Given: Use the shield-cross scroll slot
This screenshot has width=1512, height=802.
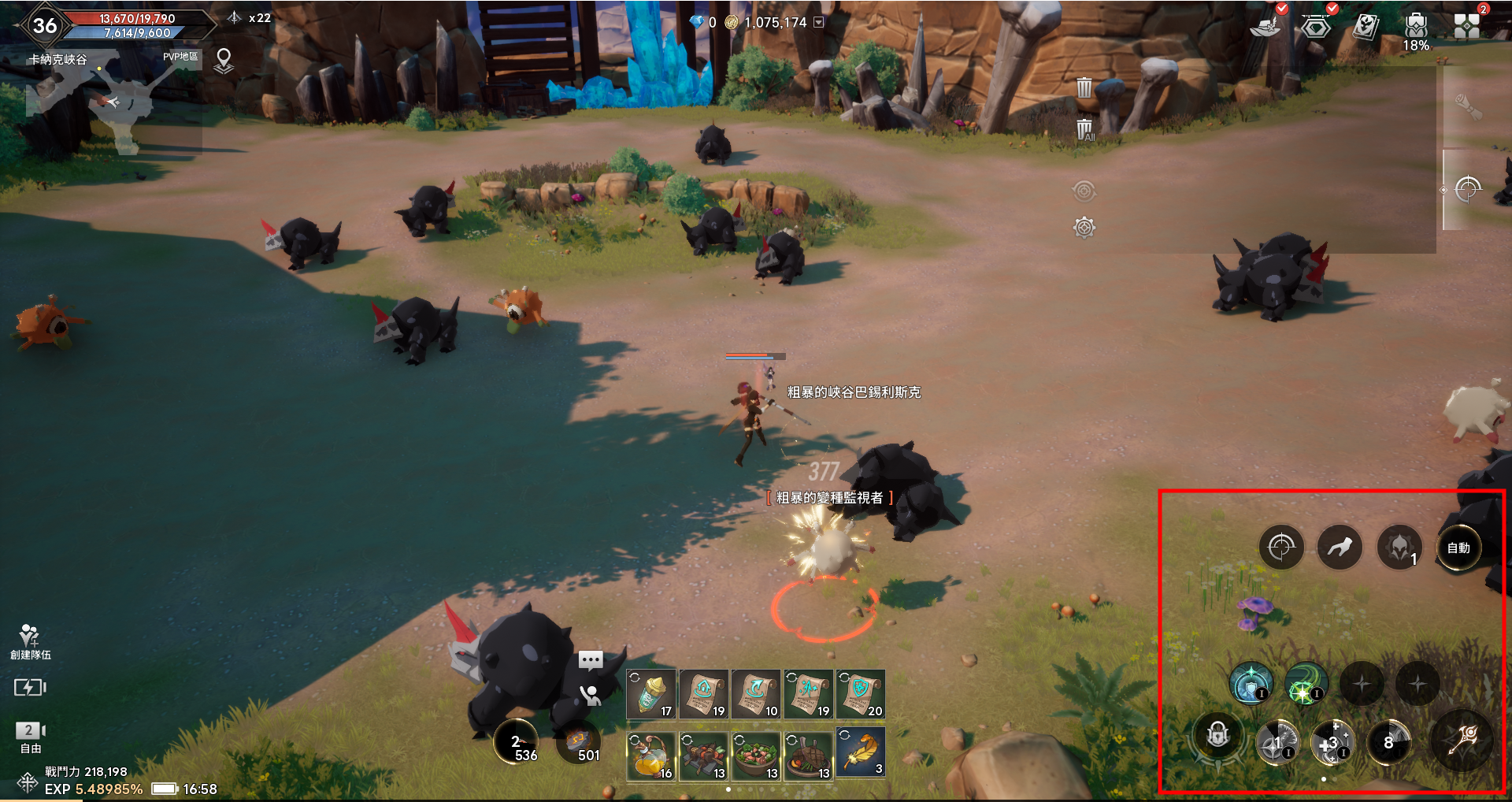Looking at the screenshot, I should click(861, 694).
